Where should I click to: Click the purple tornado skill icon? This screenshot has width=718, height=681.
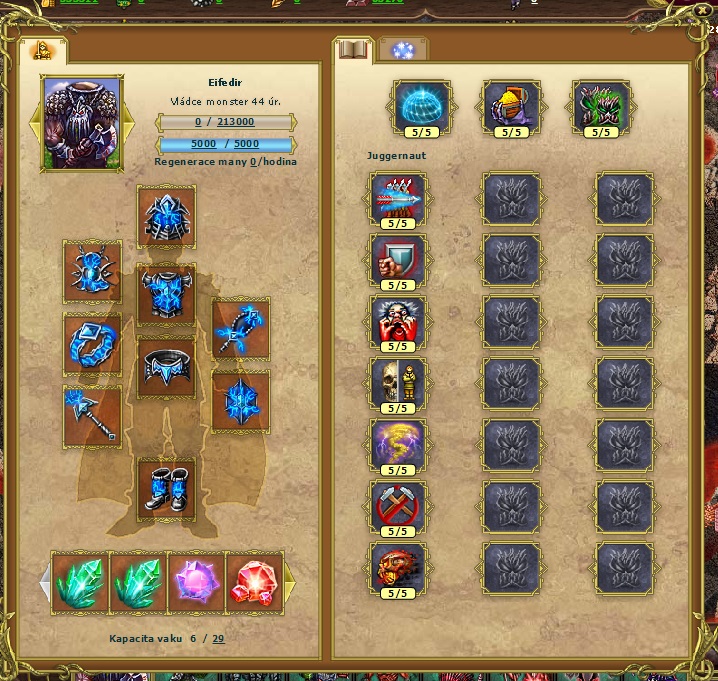point(398,446)
